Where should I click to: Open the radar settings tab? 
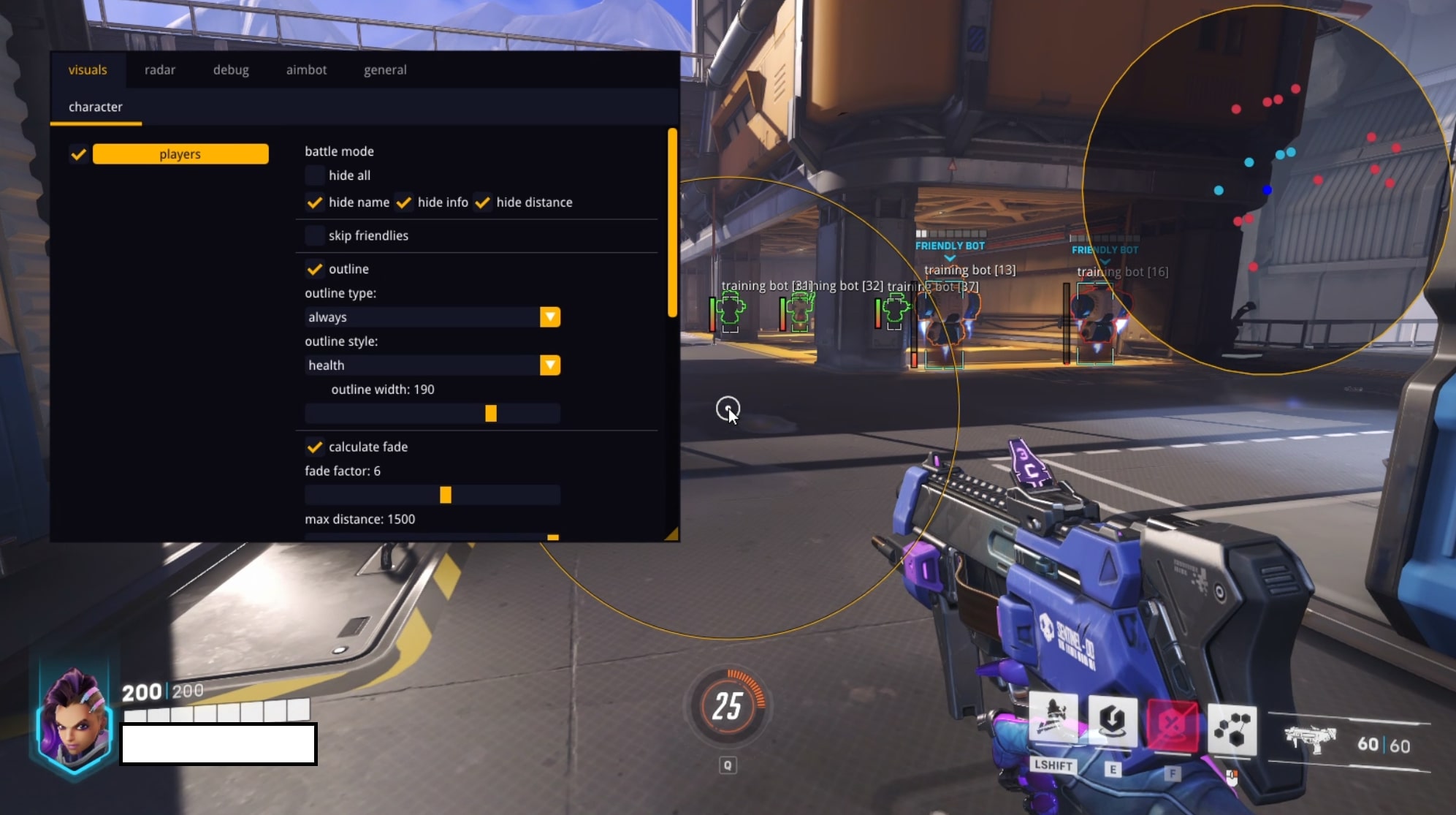[x=160, y=69]
